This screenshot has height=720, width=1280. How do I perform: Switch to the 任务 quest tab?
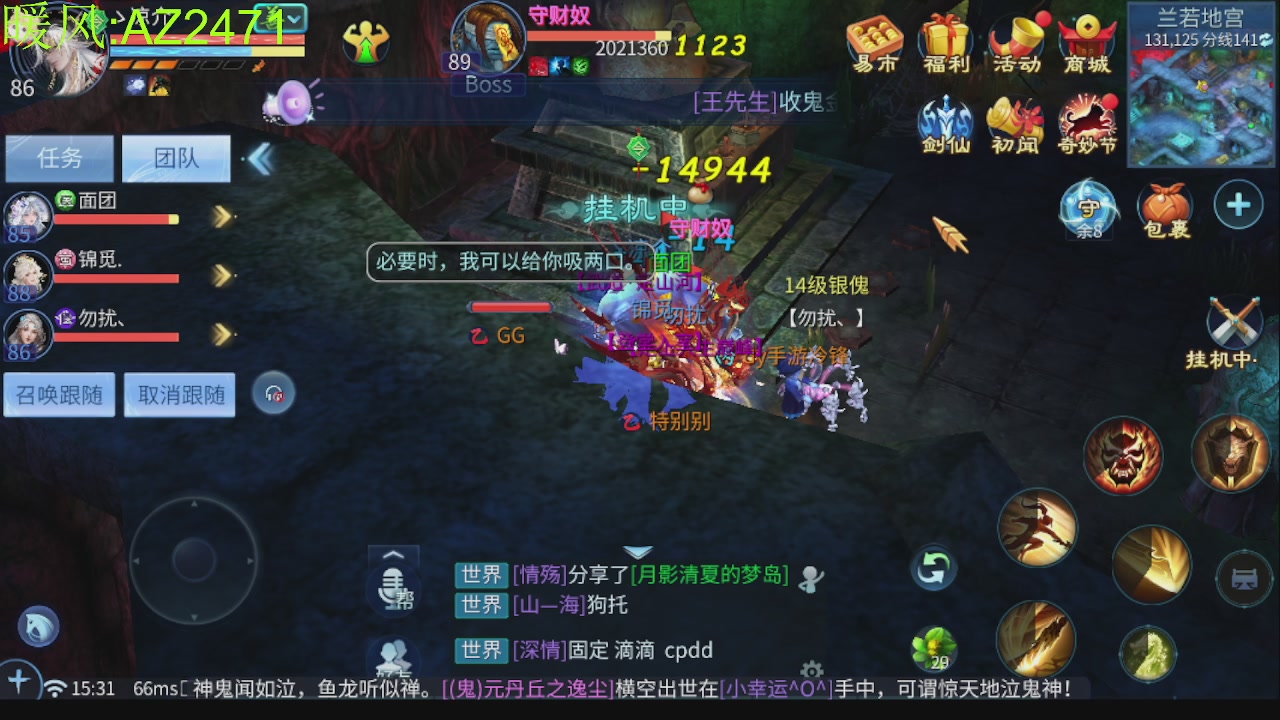click(58, 158)
